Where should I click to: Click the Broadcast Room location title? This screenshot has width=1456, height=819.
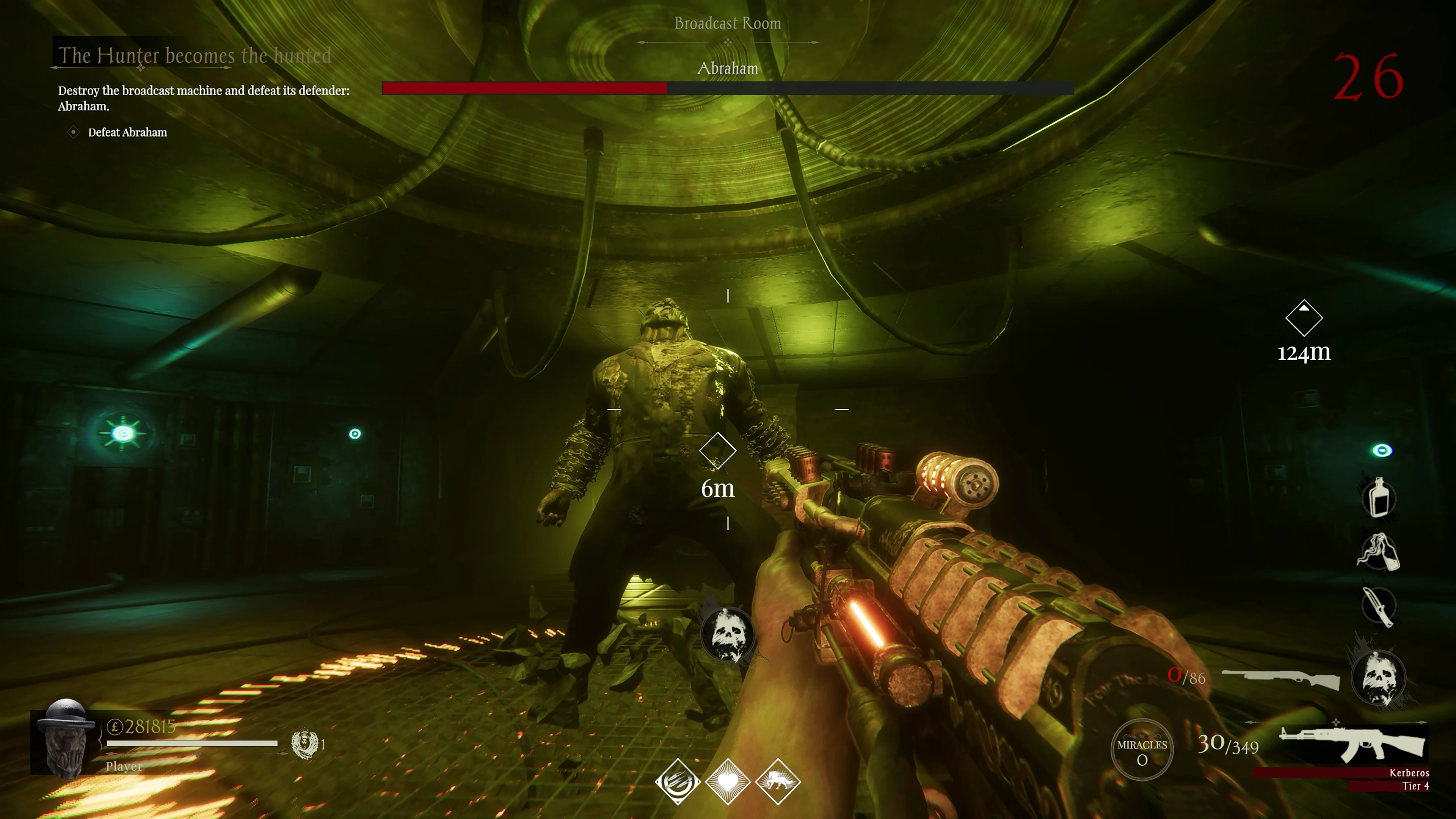727,23
